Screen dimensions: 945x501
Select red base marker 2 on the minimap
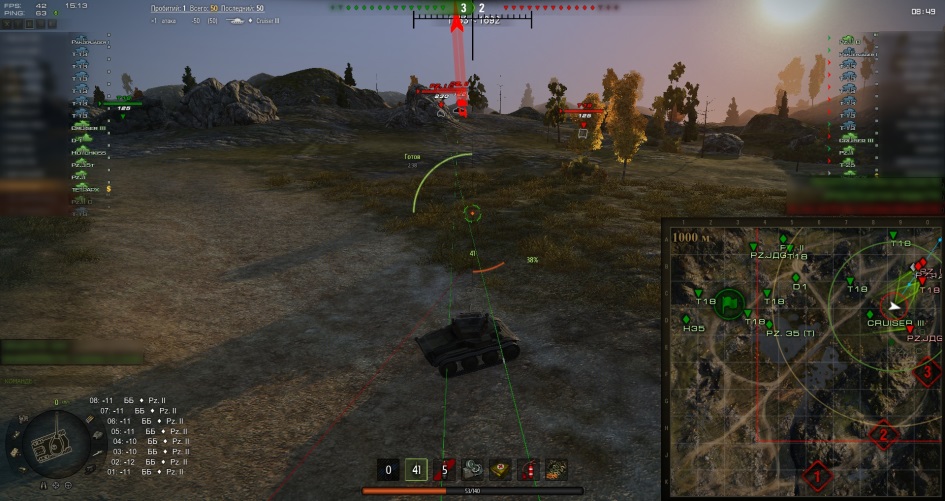click(x=882, y=435)
